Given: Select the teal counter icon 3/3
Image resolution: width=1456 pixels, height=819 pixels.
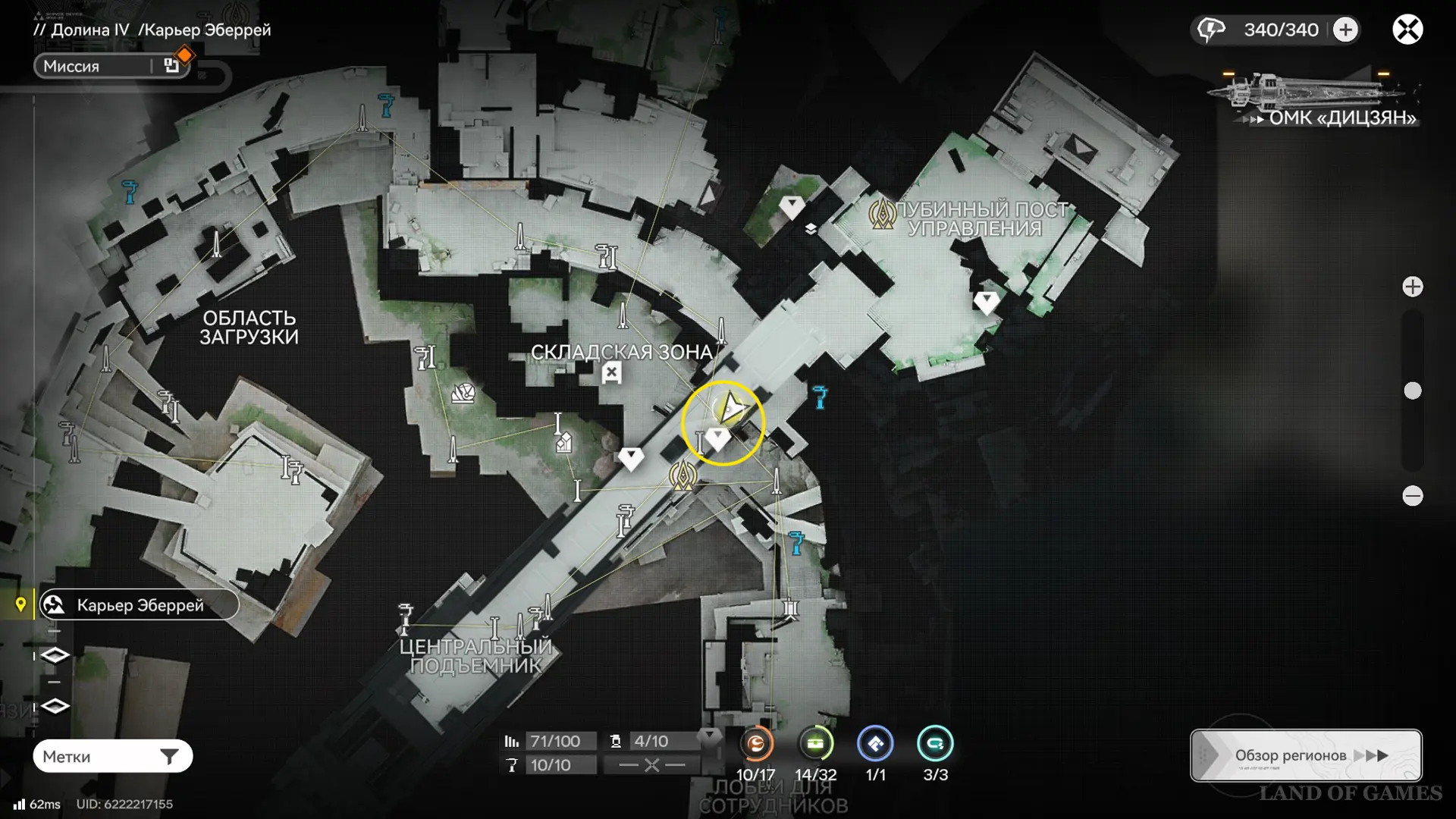Looking at the screenshot, I should (935, 744).
